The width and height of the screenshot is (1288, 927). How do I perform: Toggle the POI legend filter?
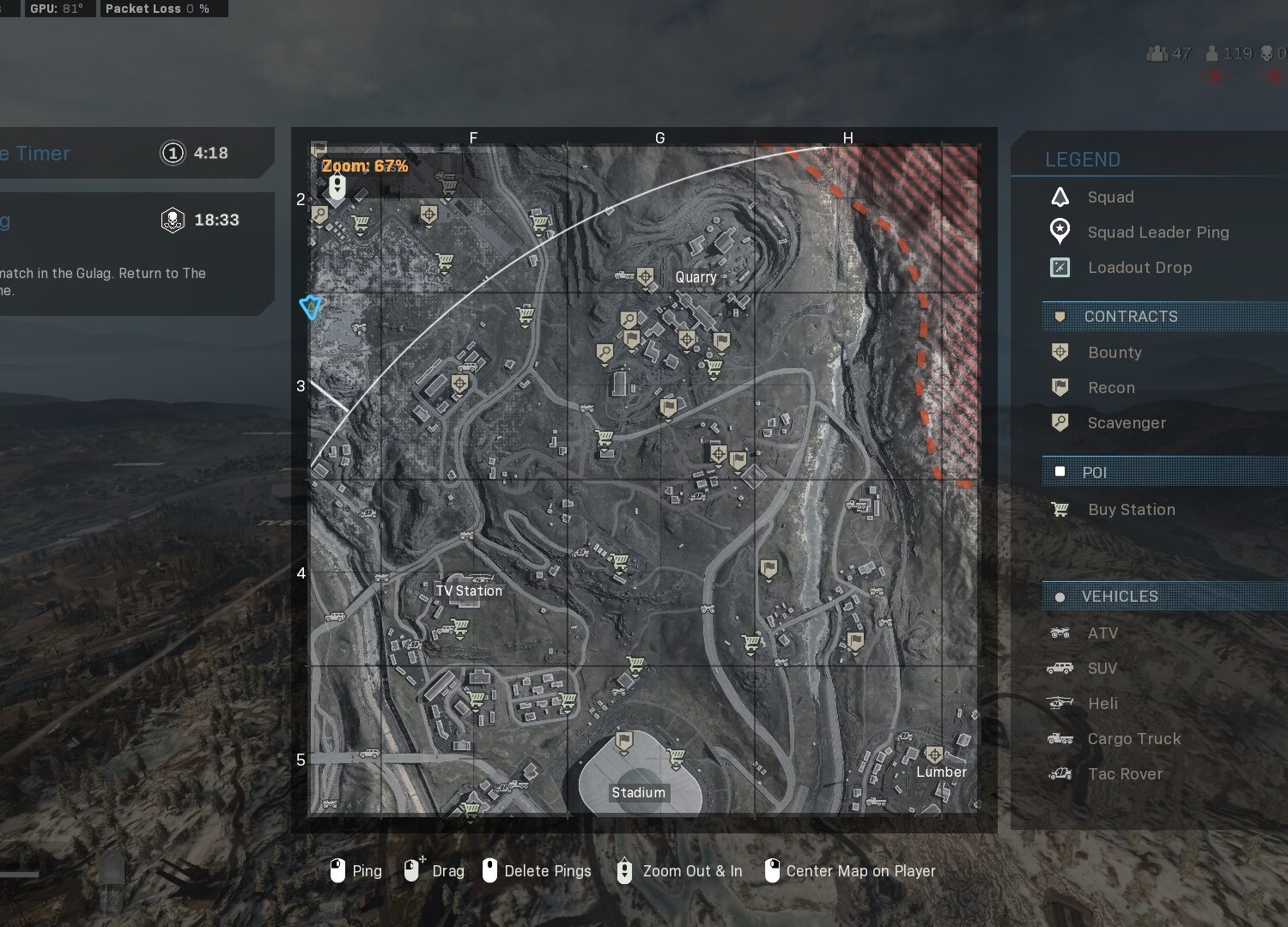(x=1094, y=473)
